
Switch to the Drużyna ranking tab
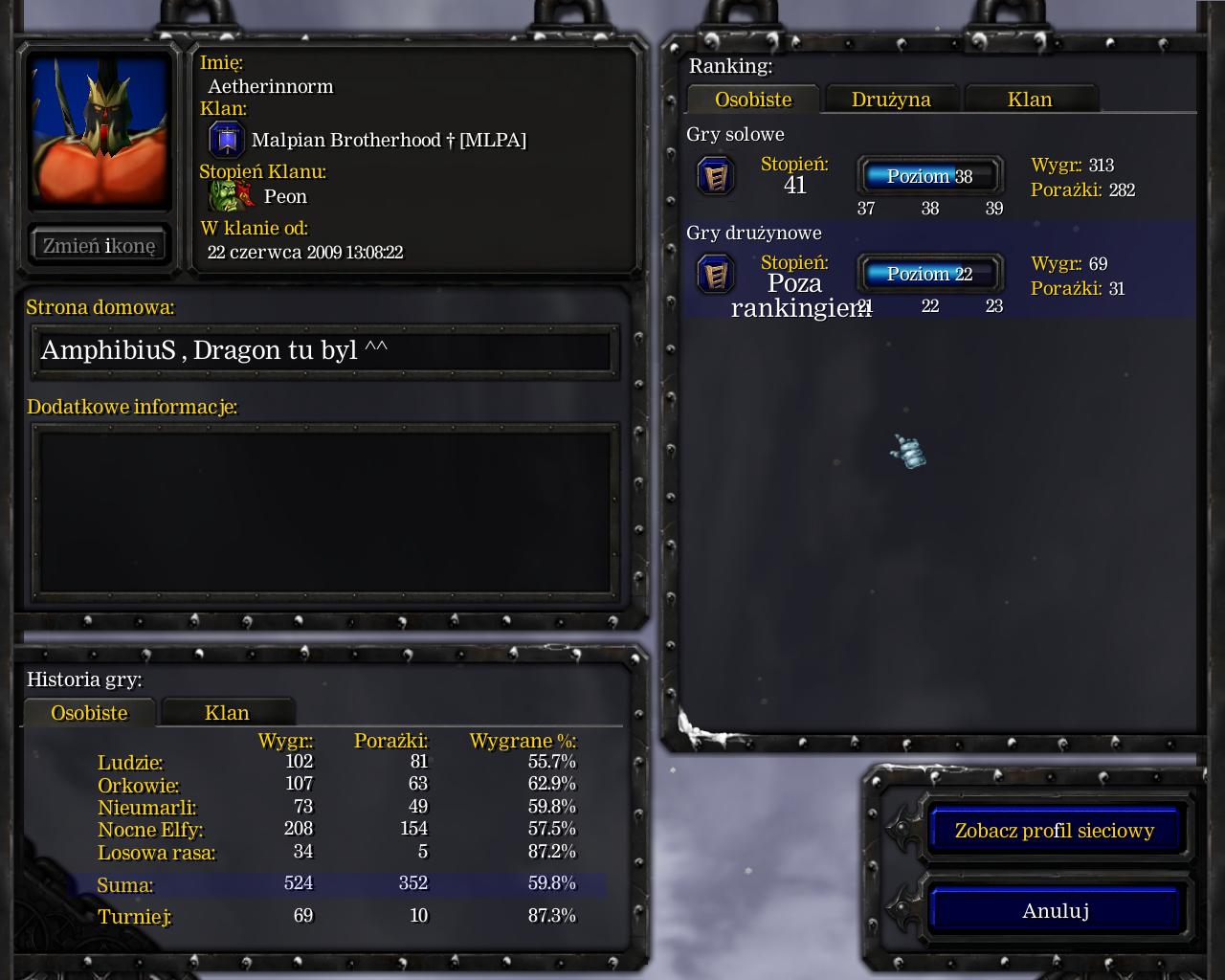pos(891,100)
